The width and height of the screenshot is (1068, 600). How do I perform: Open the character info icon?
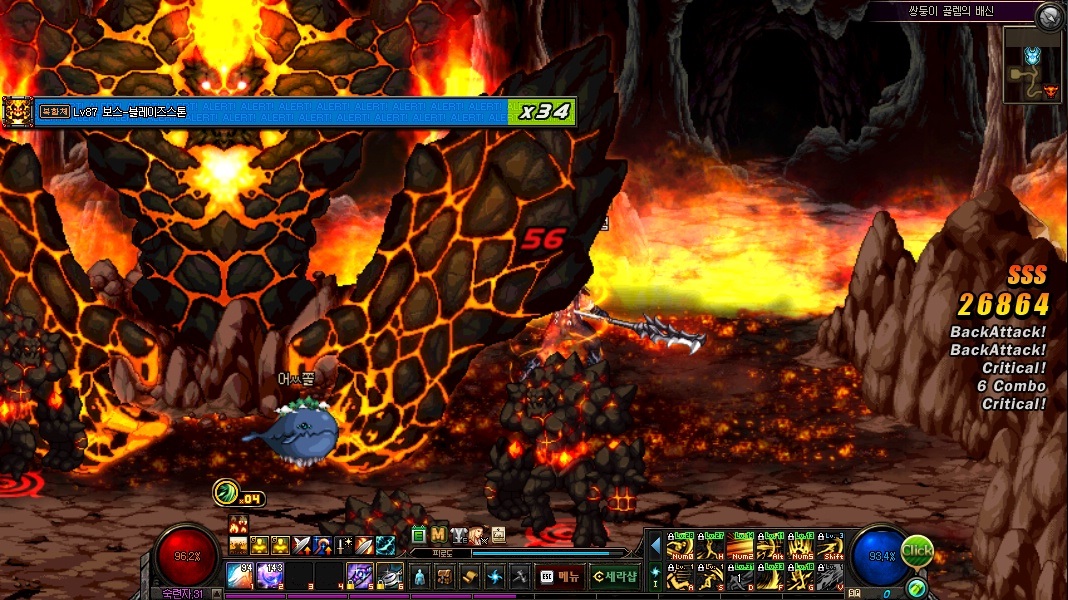[419, 576]
